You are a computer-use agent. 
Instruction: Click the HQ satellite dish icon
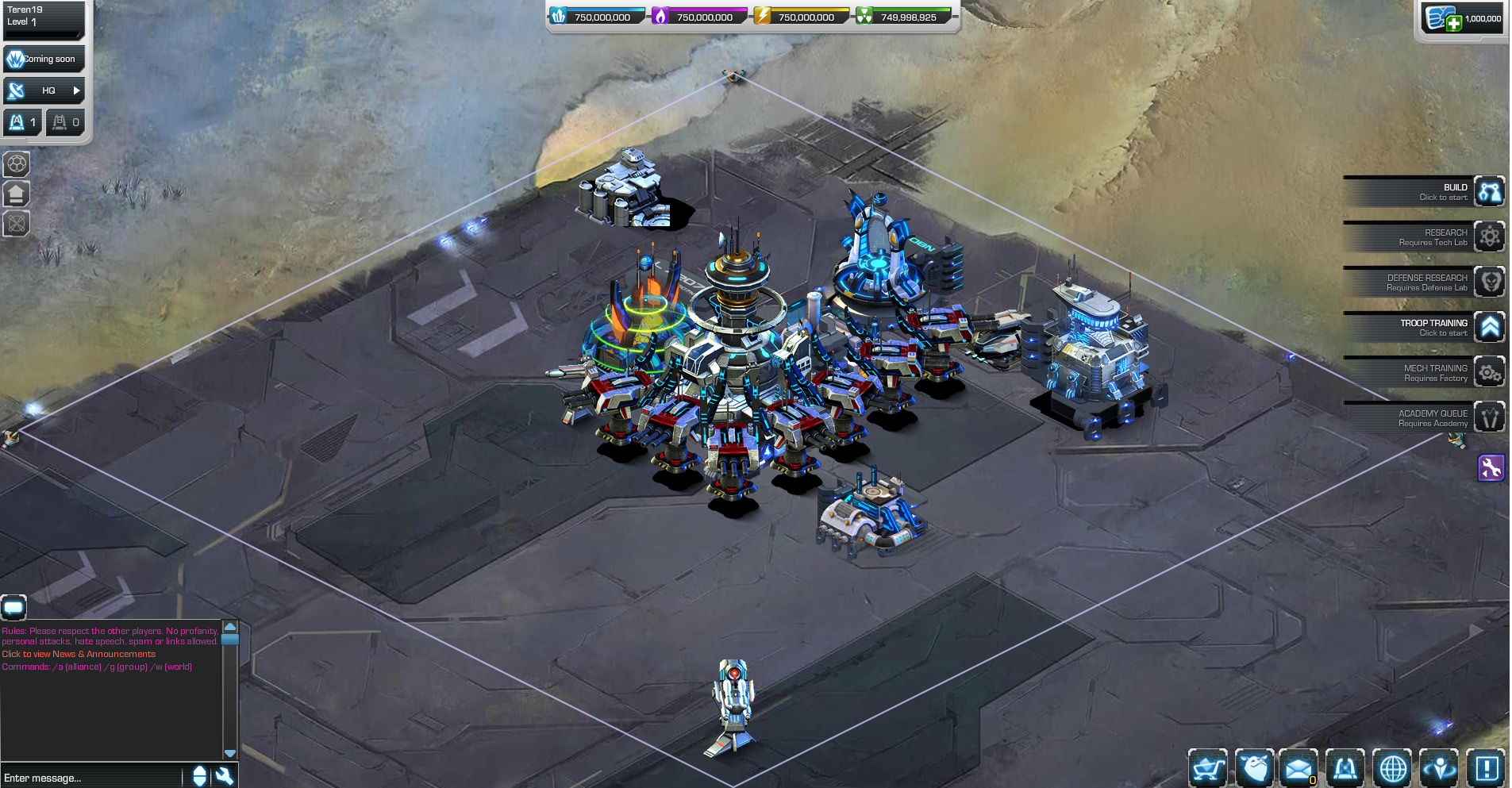tap(13, 90)
